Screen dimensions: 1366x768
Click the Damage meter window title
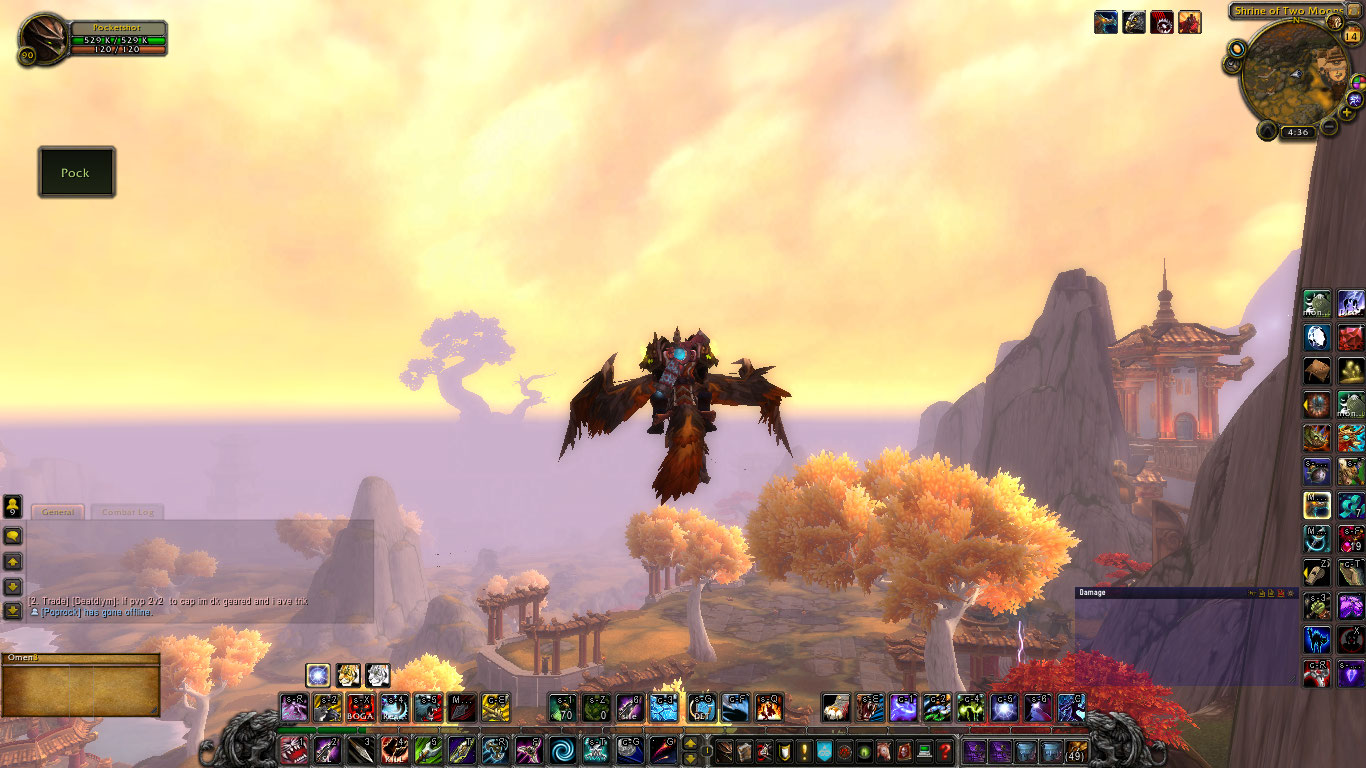1093,593
